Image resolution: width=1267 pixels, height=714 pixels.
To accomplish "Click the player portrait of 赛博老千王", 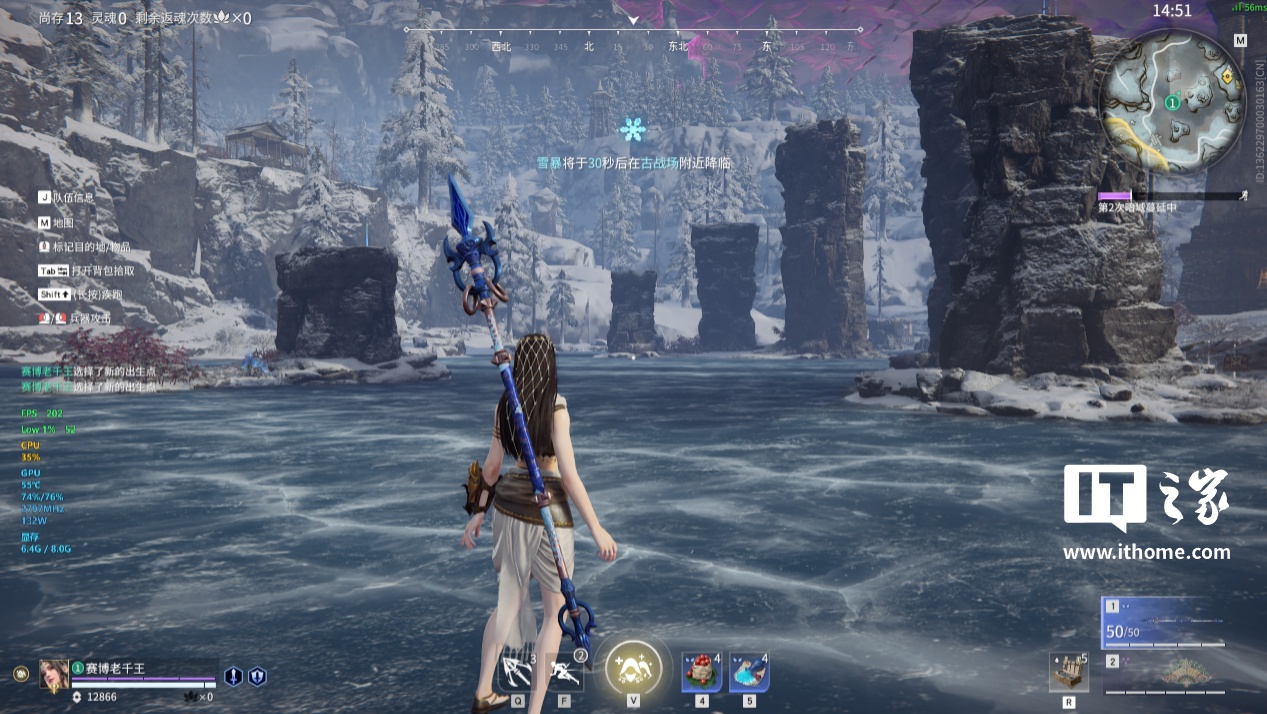I will coord(54,675).
